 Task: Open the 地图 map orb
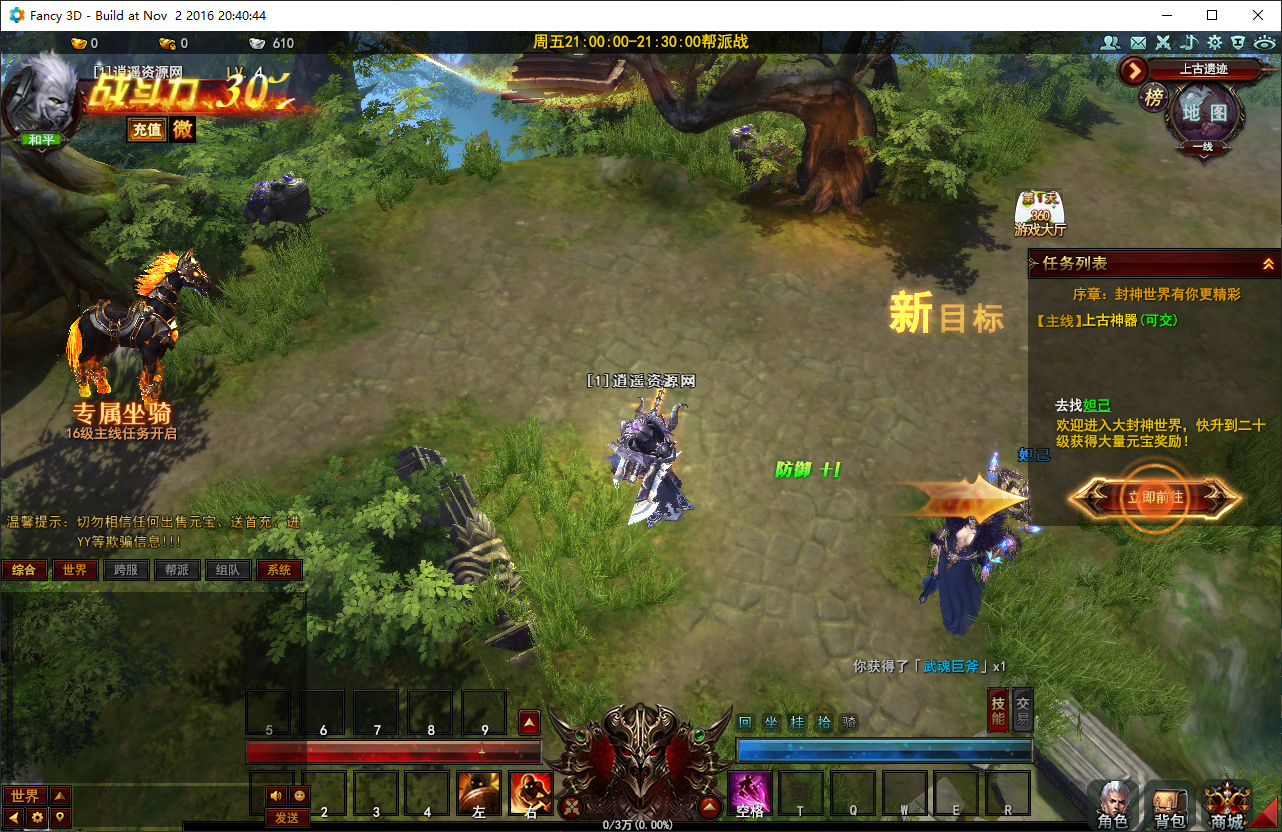(x=1204, y=113)
